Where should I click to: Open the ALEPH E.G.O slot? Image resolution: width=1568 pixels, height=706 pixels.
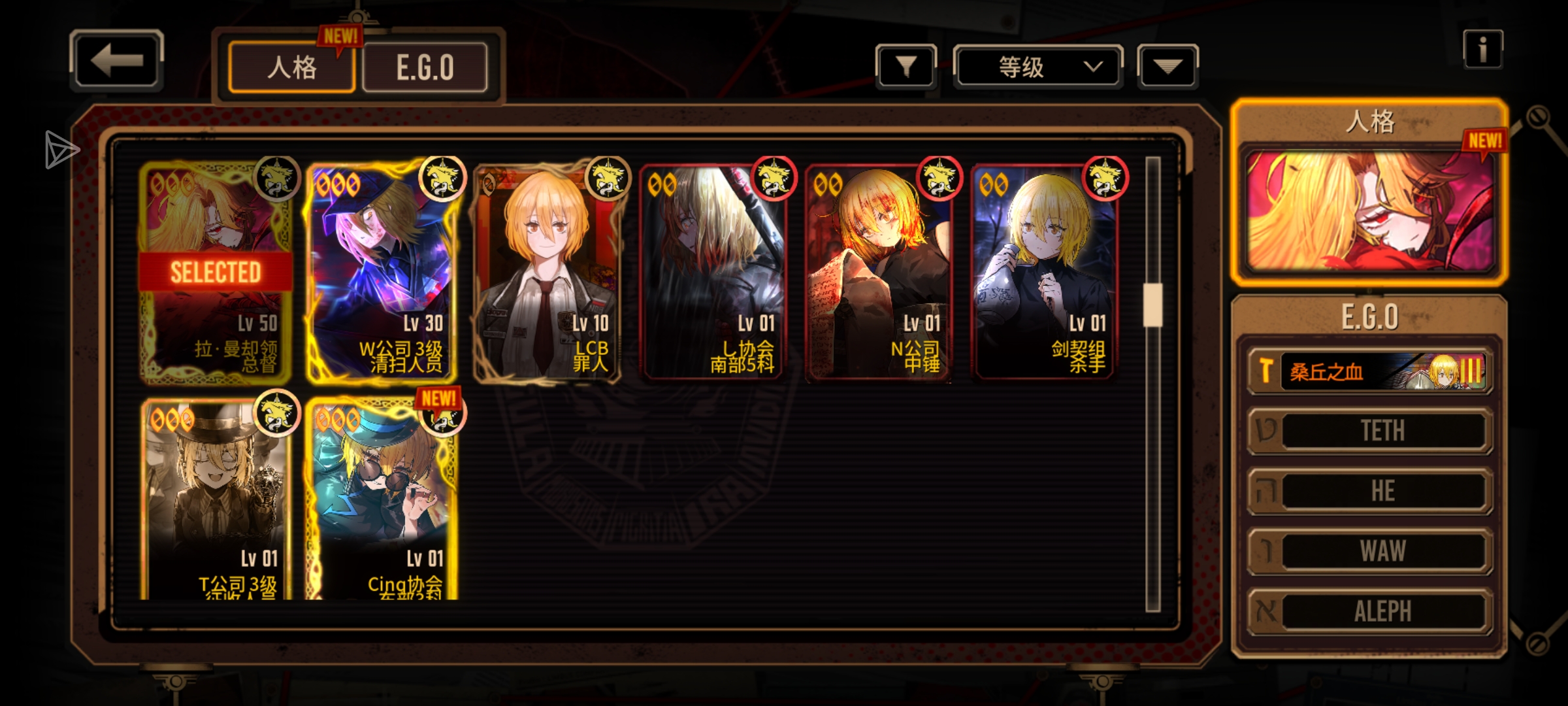pos(1370,611)
